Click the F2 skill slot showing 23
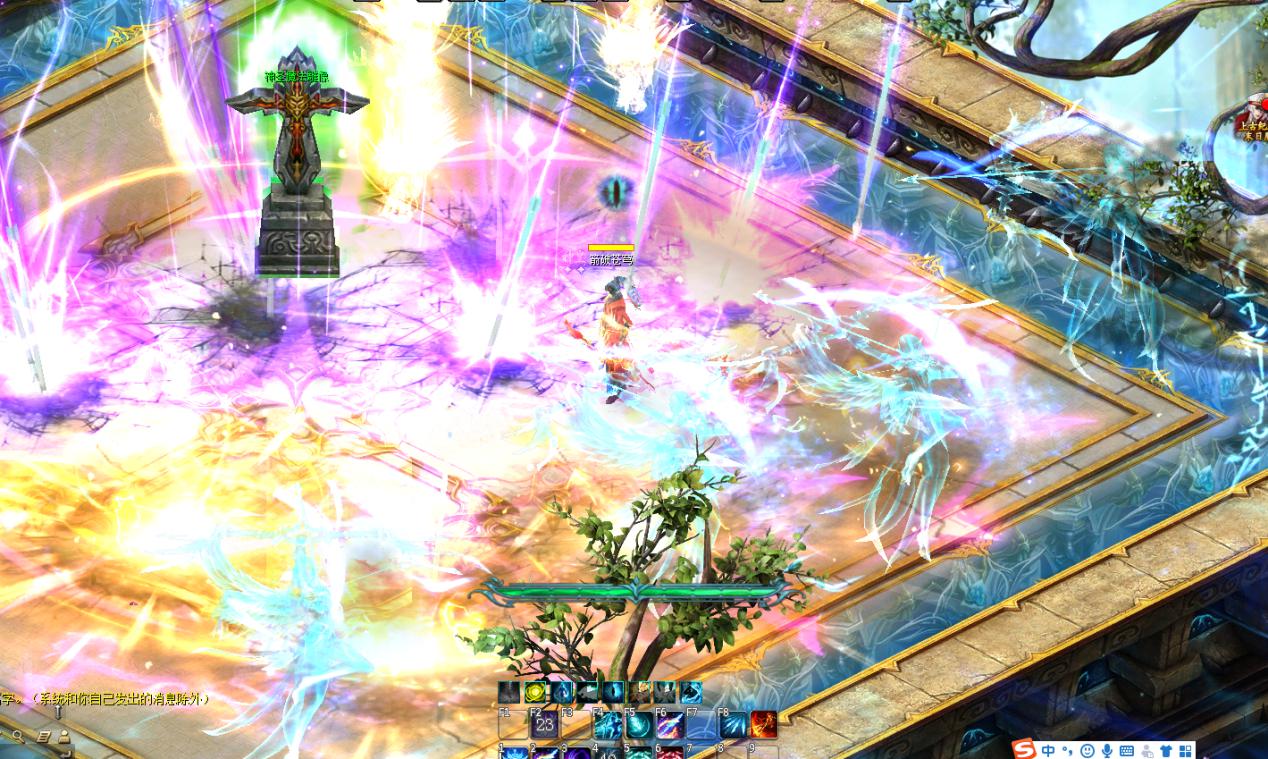 point(544,725)
